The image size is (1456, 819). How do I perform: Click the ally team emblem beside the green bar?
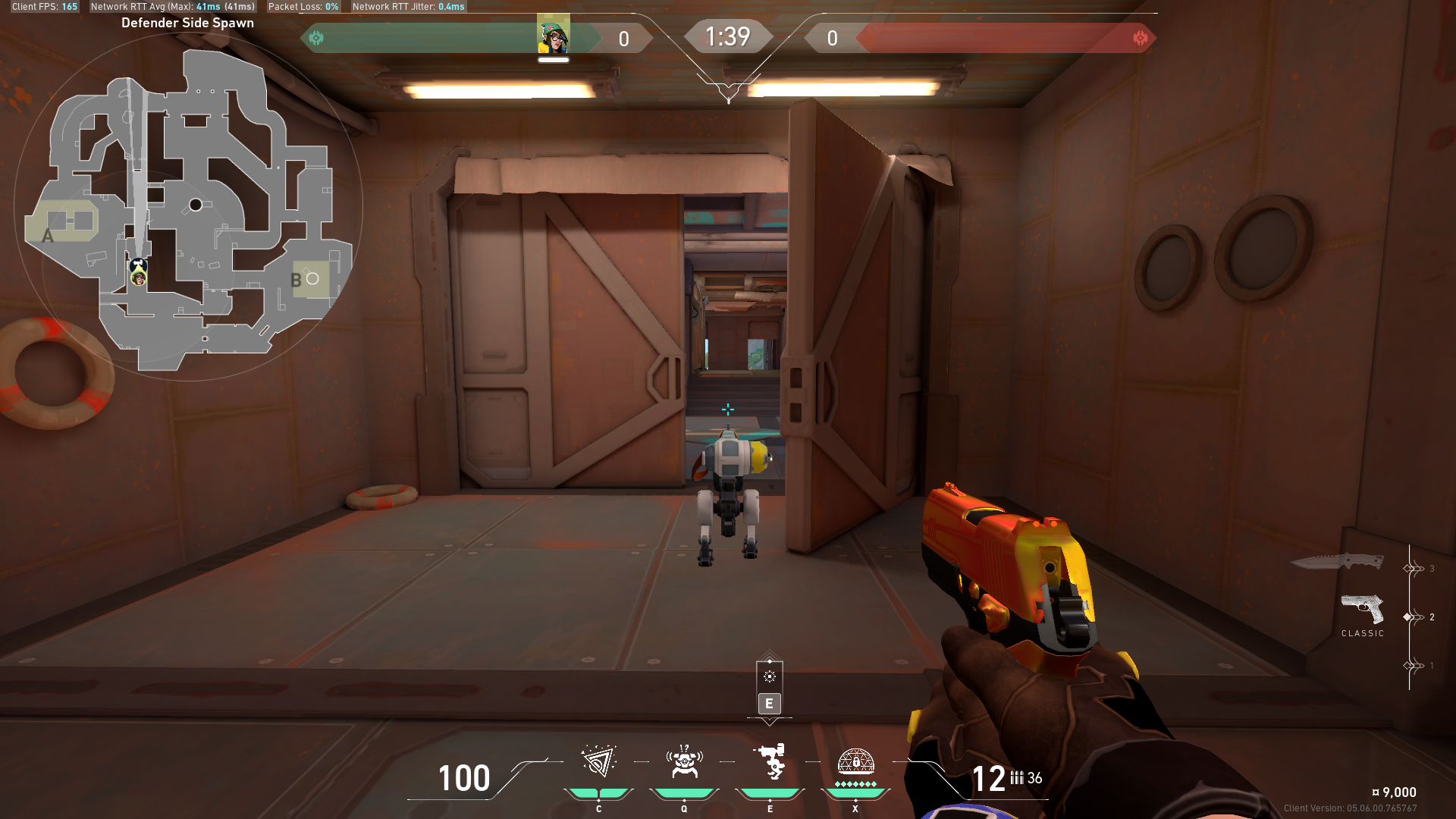[318, 36]
